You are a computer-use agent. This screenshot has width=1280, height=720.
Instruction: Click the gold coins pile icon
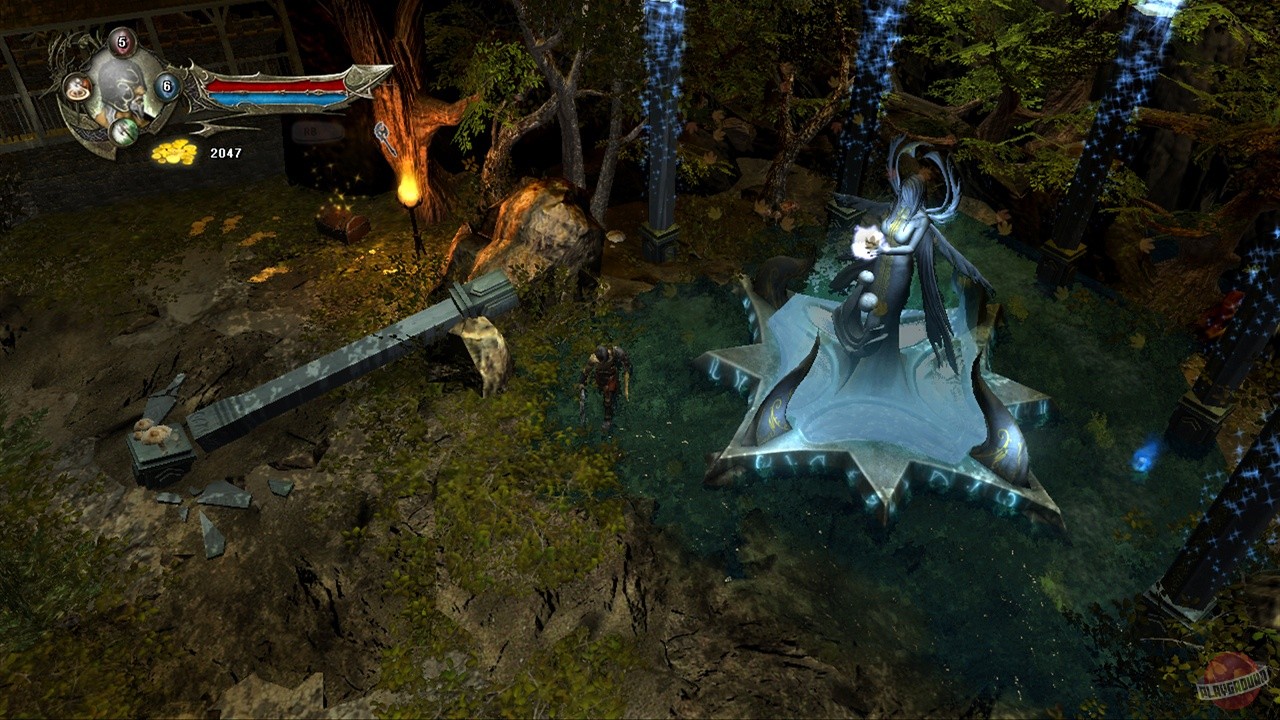pos(172,152)
